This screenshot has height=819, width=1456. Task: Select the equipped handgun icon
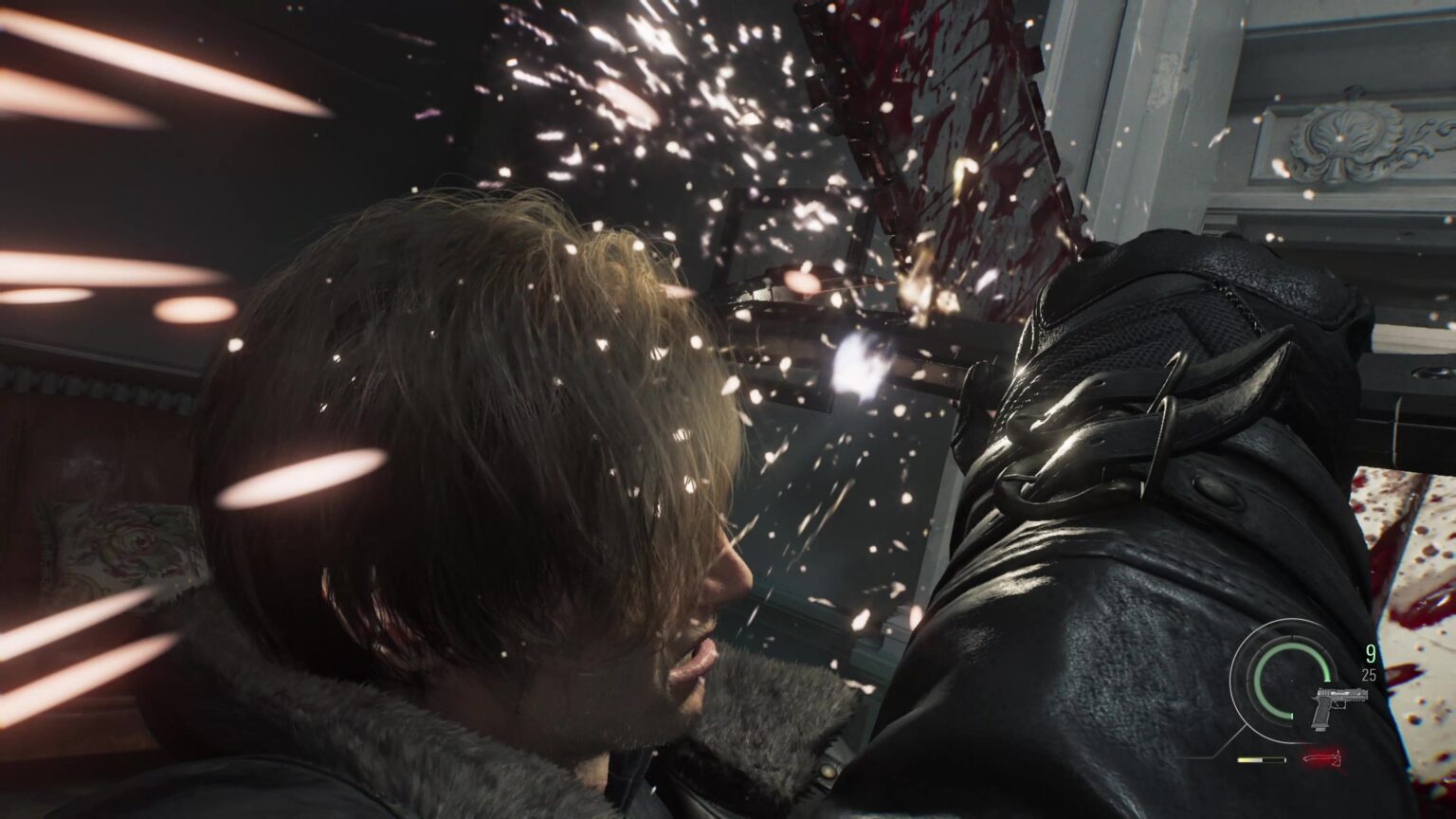coord(1337,707)
